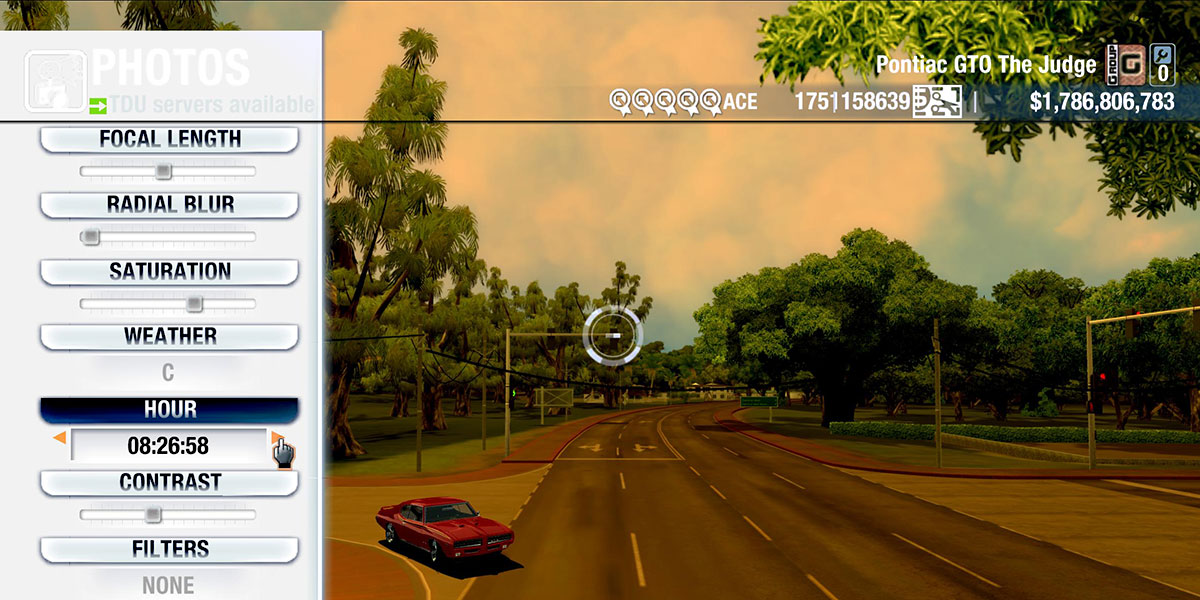Click the Contrast slider
The width and height of the screenshot is (1200, 600).
(152, 515)
